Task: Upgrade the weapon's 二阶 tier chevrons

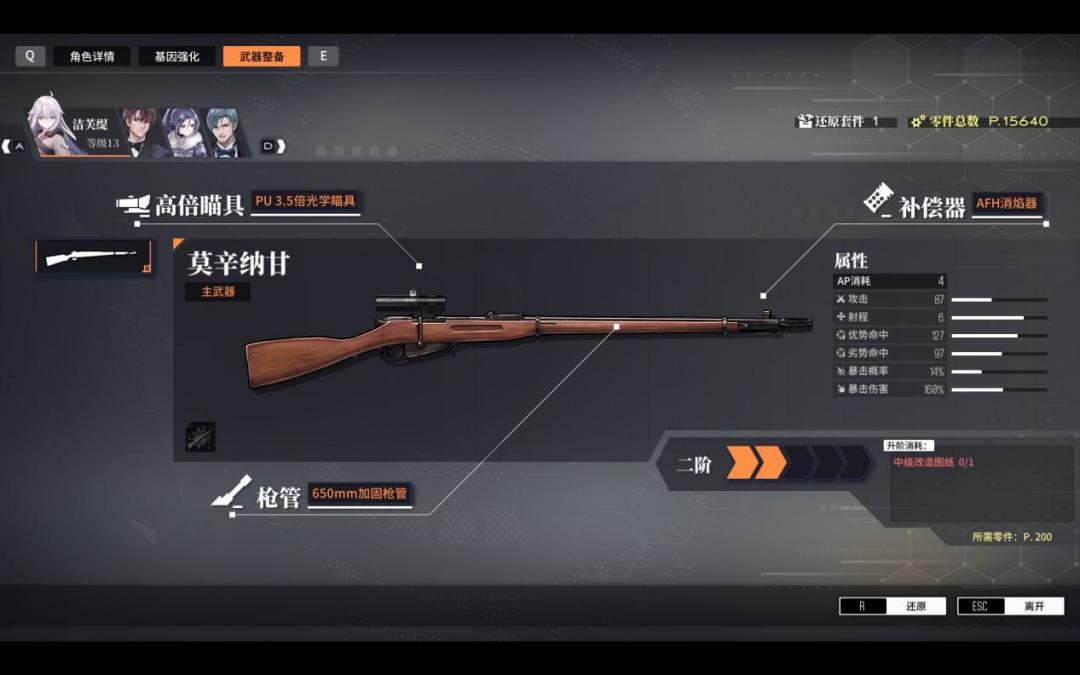Action: [798, 463]
